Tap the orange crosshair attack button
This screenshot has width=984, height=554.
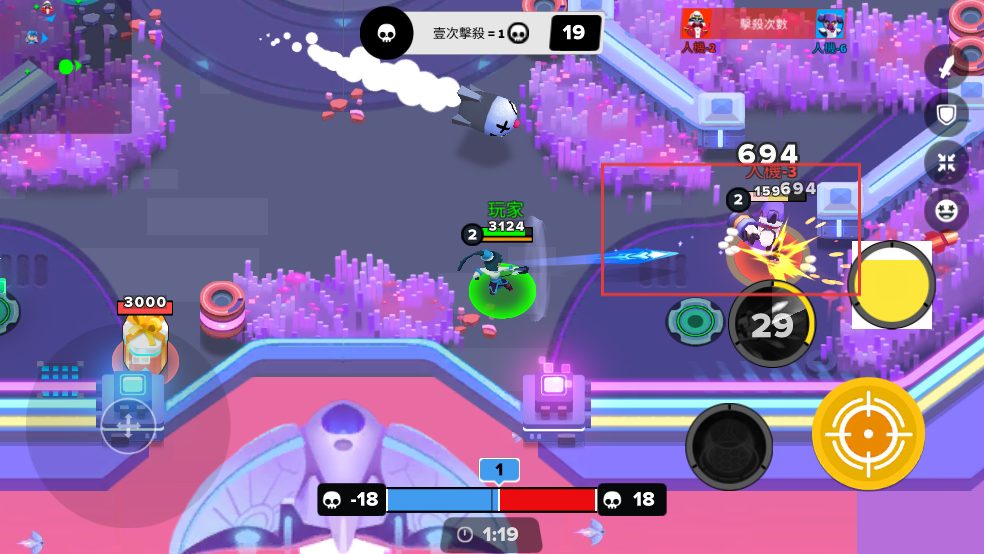(868, 433)
